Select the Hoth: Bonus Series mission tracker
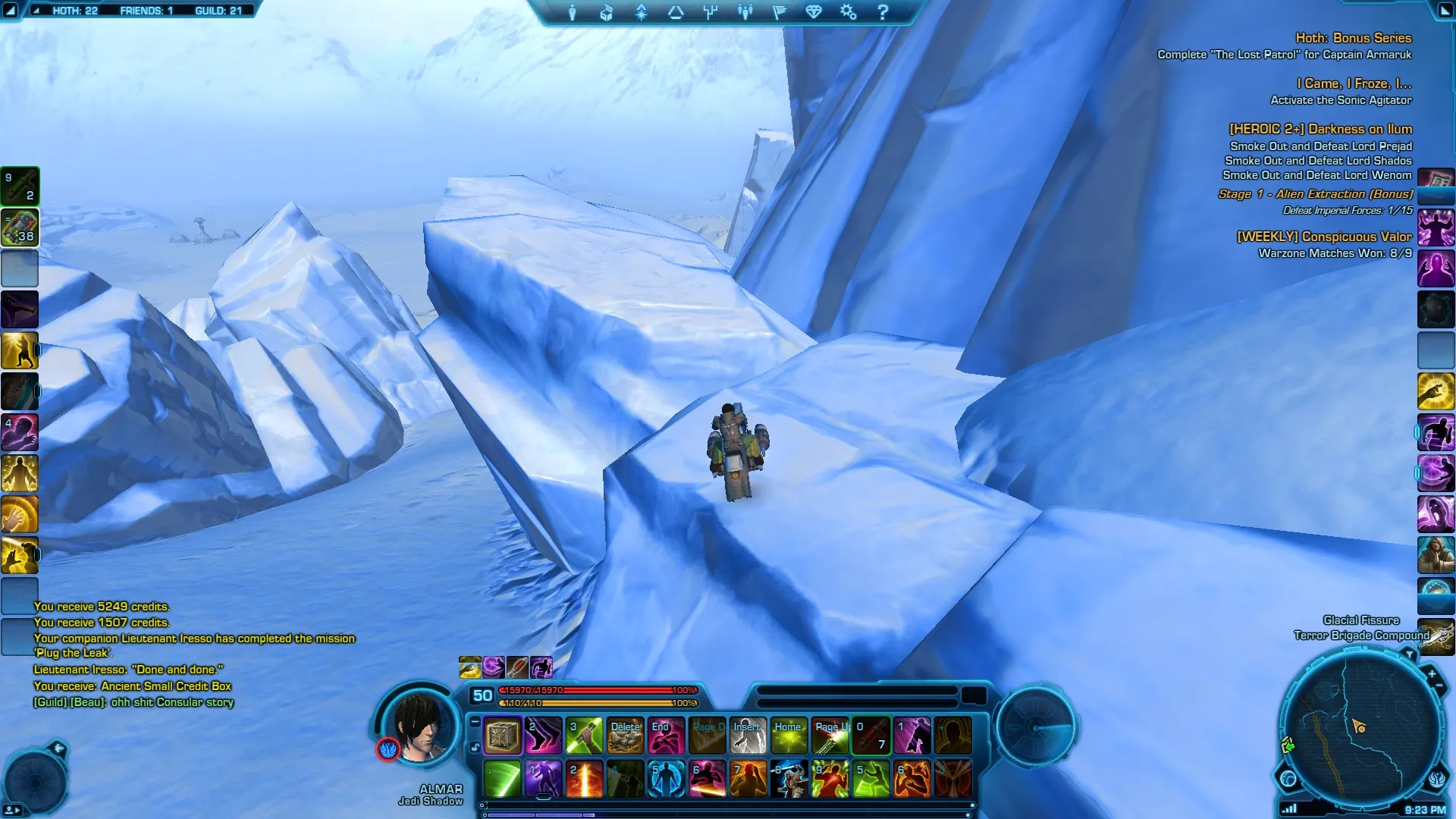Image resolution: width=1456 pixels, height=819 pixels. click(1353, 38)
